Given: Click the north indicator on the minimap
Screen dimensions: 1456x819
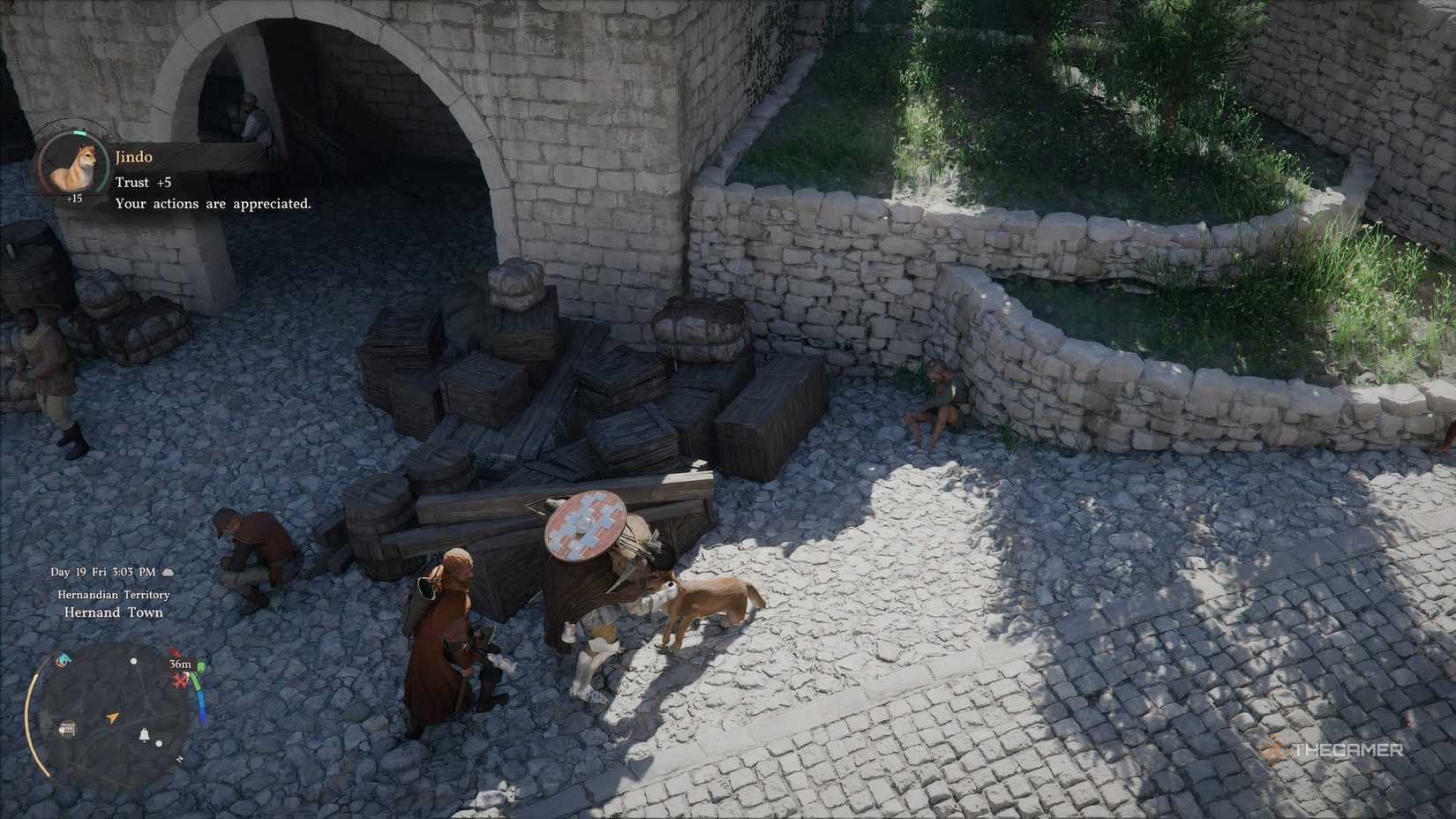Looking at the screenshot, I should [x=180, y=759].
